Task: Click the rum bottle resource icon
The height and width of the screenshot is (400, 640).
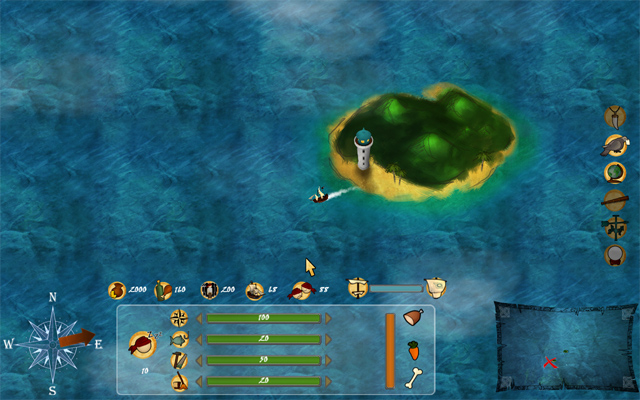Action: [x=163, y=290]
